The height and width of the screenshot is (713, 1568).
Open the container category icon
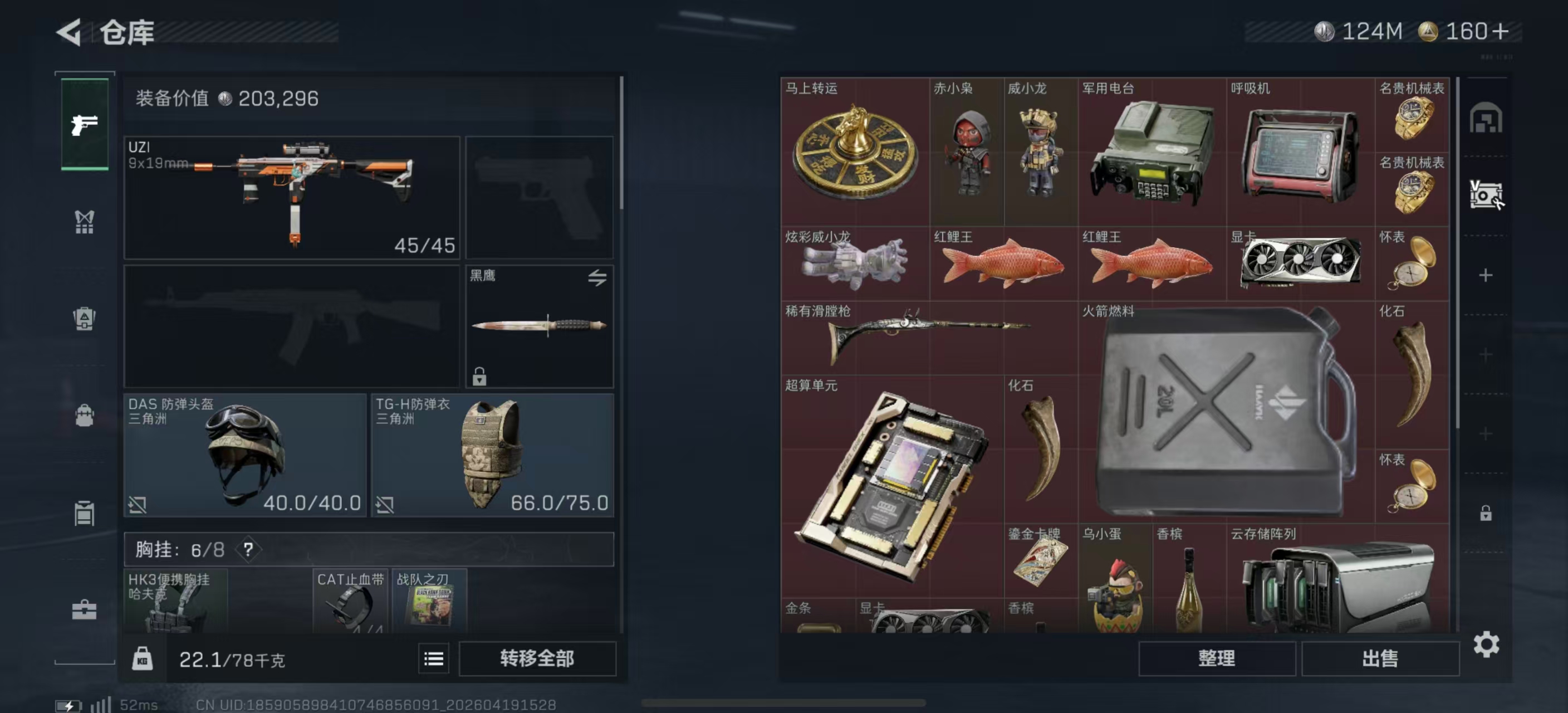point(84,514)
